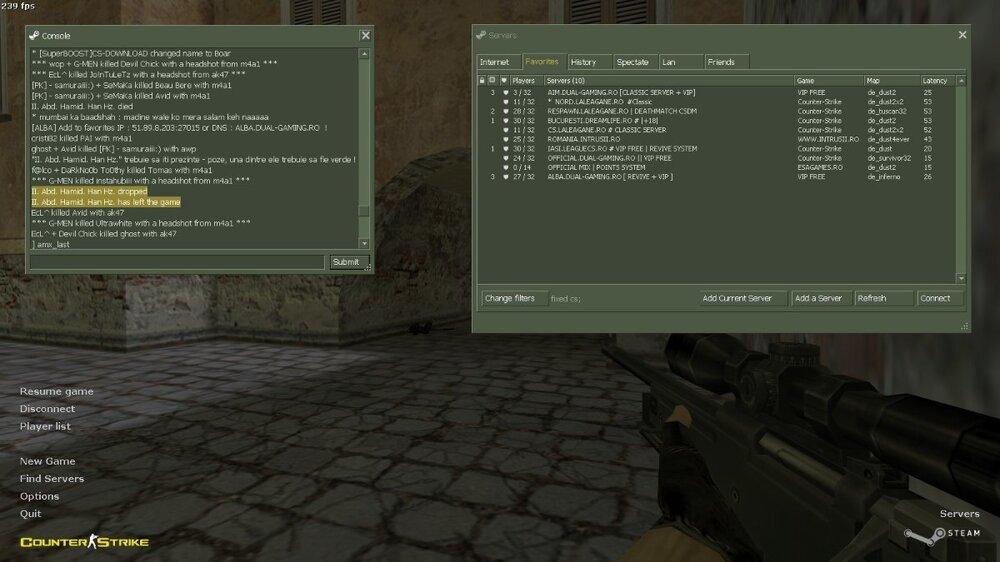The image size is (1000, 562).
Task: Switch to the History tab
Action: [583, 62]
